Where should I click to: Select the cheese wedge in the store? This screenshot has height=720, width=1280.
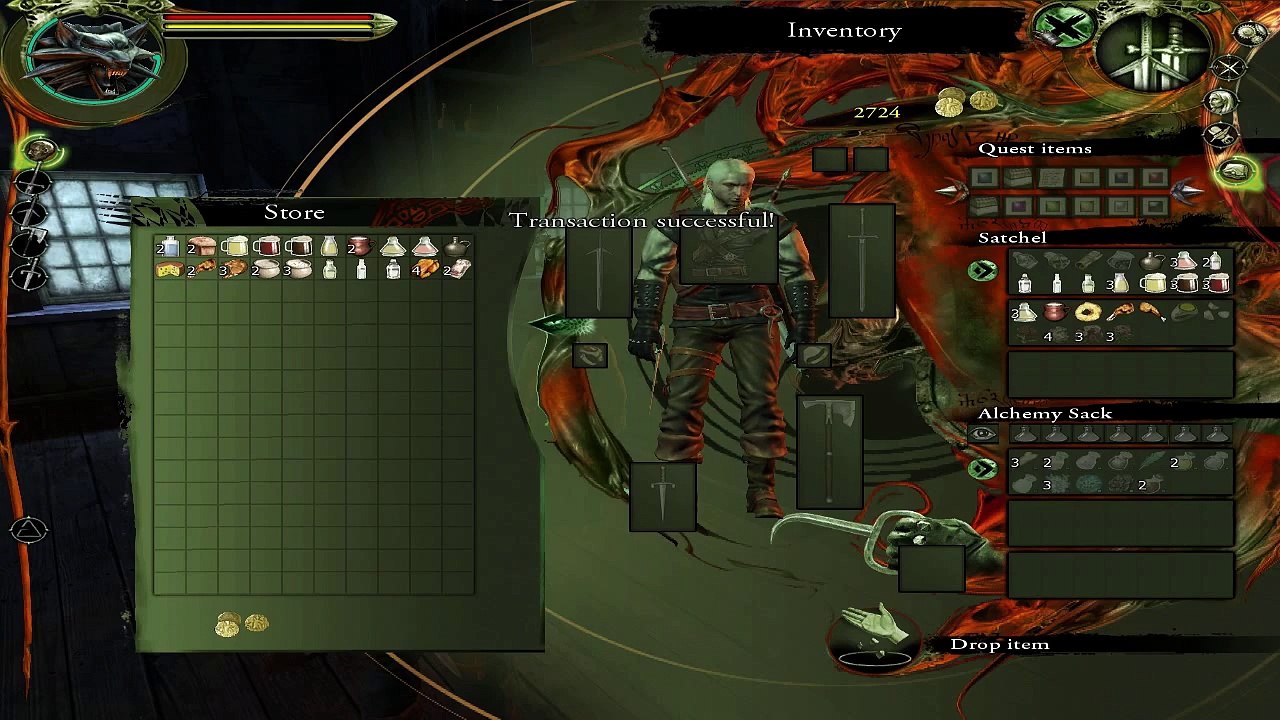(168, 269)
